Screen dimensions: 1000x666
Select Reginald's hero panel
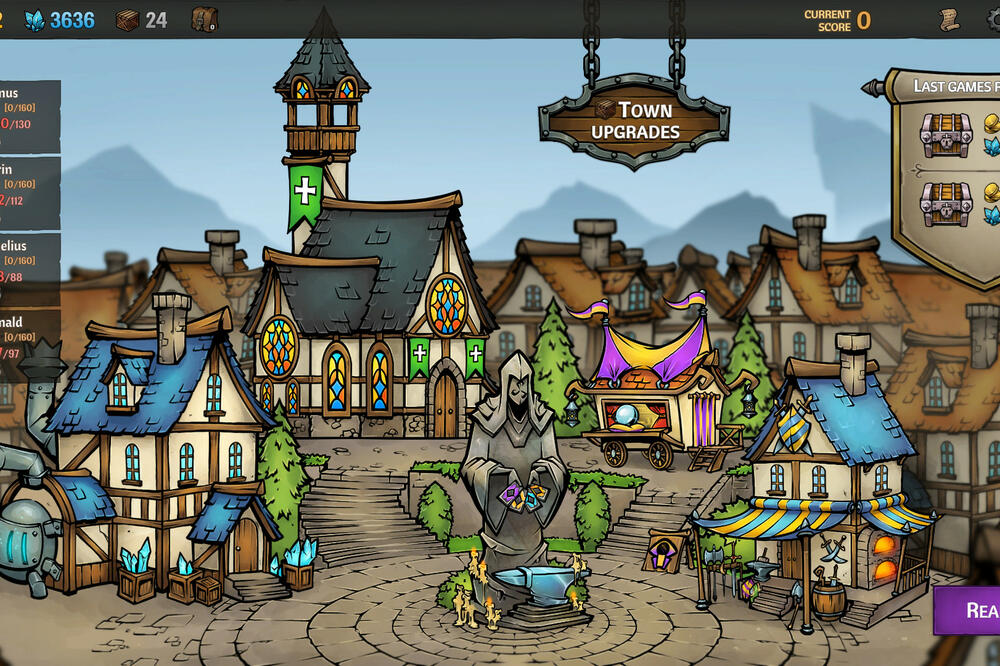[x=28, y=339]
